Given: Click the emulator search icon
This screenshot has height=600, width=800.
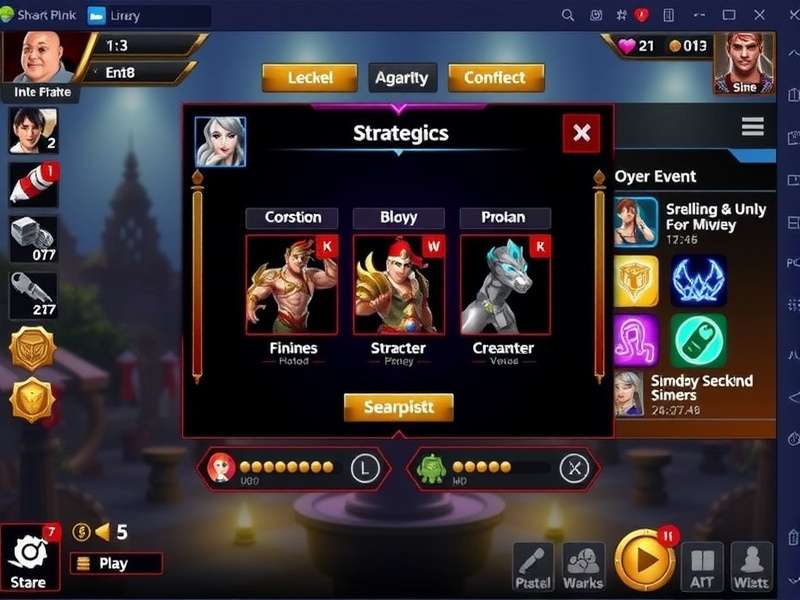Looking at the screenshot, I should point(568,15).
